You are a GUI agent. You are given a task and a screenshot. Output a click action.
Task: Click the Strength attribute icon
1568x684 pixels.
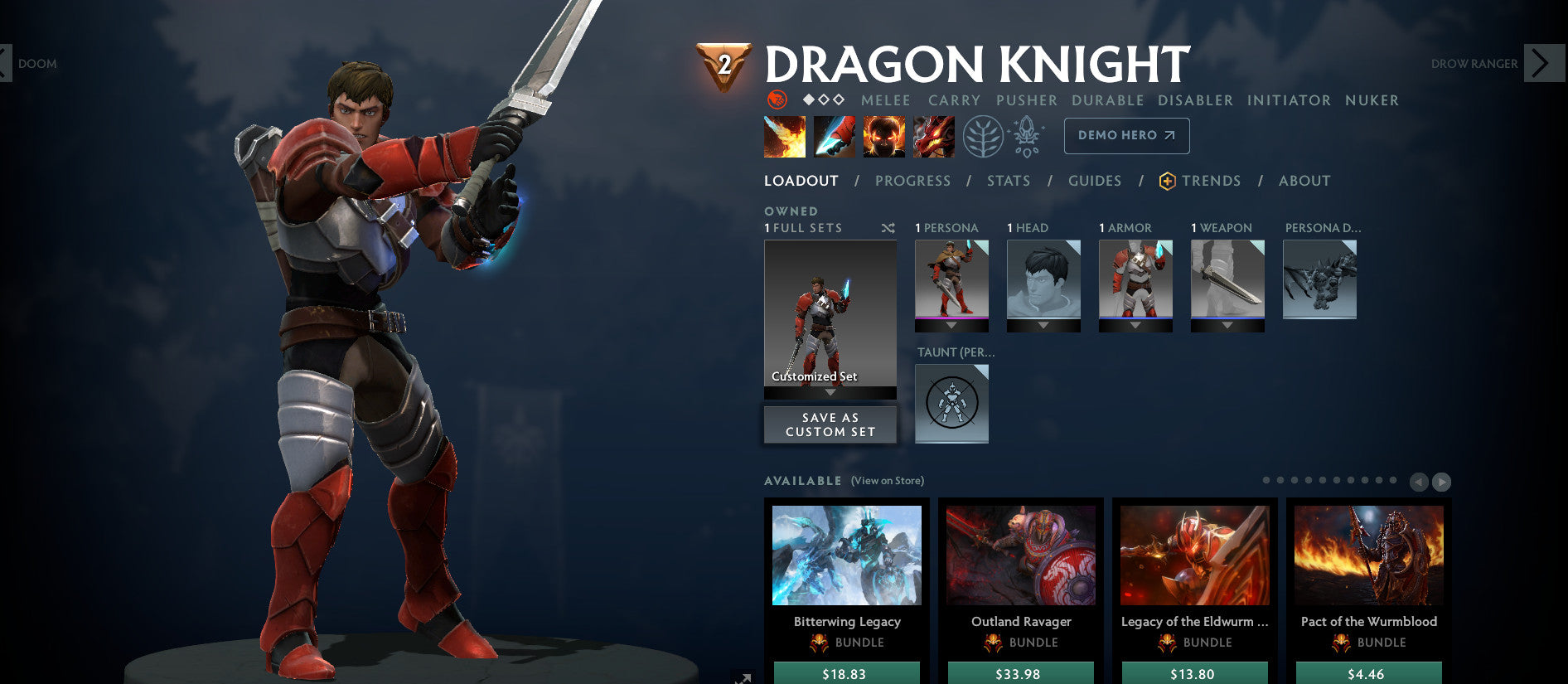[778, 99]
